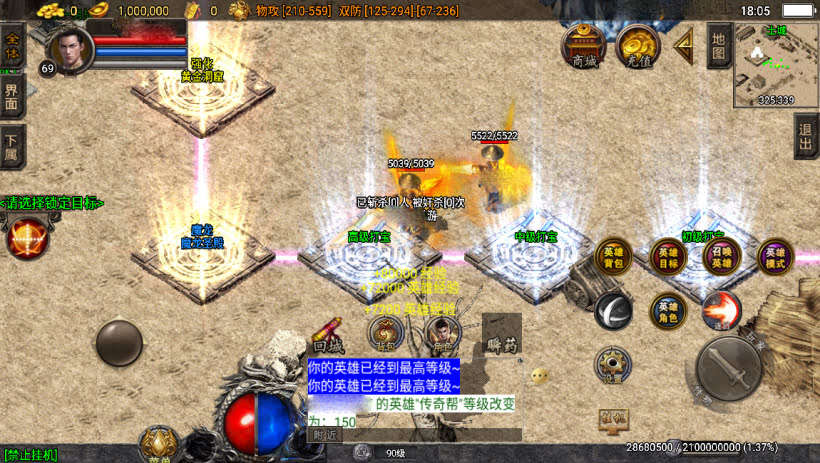Click the player portrait avatar

[70, 48]
